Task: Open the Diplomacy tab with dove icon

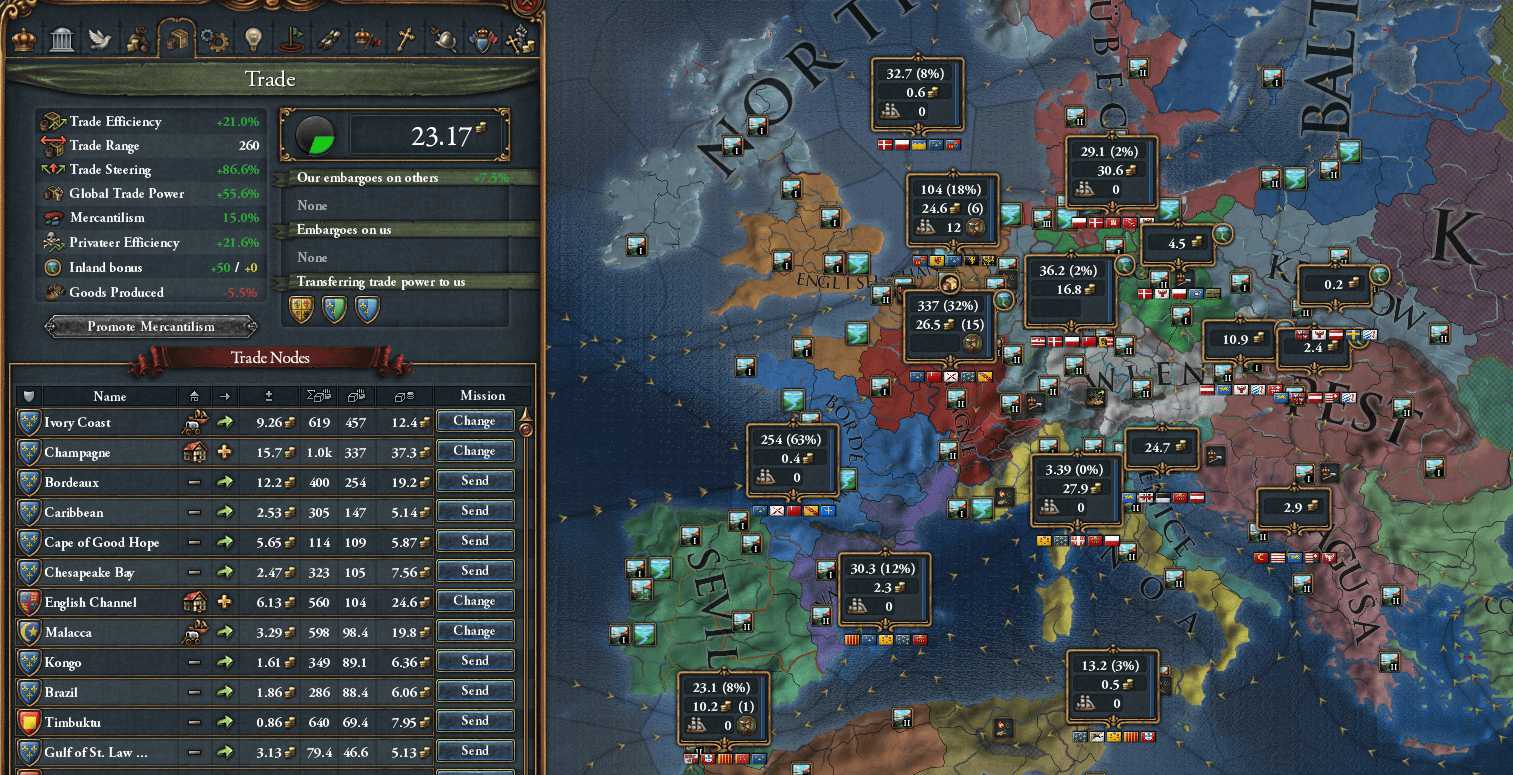Action: tap(99, 39)
